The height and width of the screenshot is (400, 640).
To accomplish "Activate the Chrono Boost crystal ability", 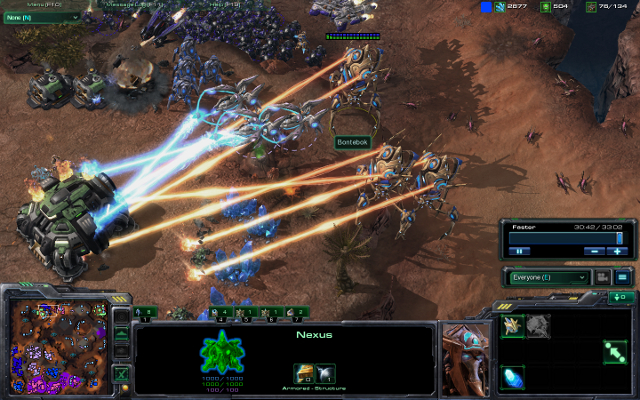I will coord(513,378).
